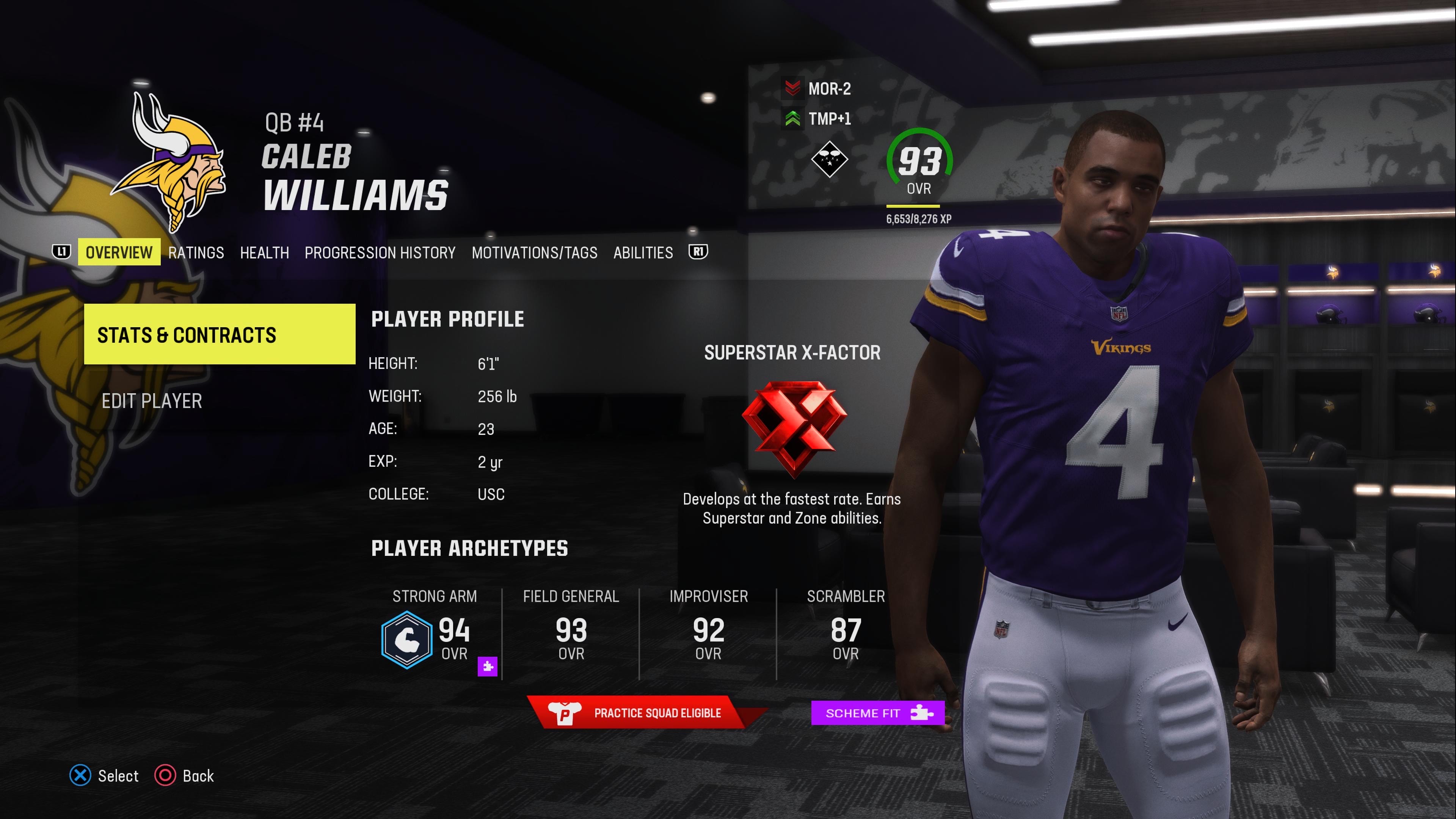Image resolution: width=1456 pixels, height=819 pixels.
Task: View the Abilities tab
Action: pos(643,252)
